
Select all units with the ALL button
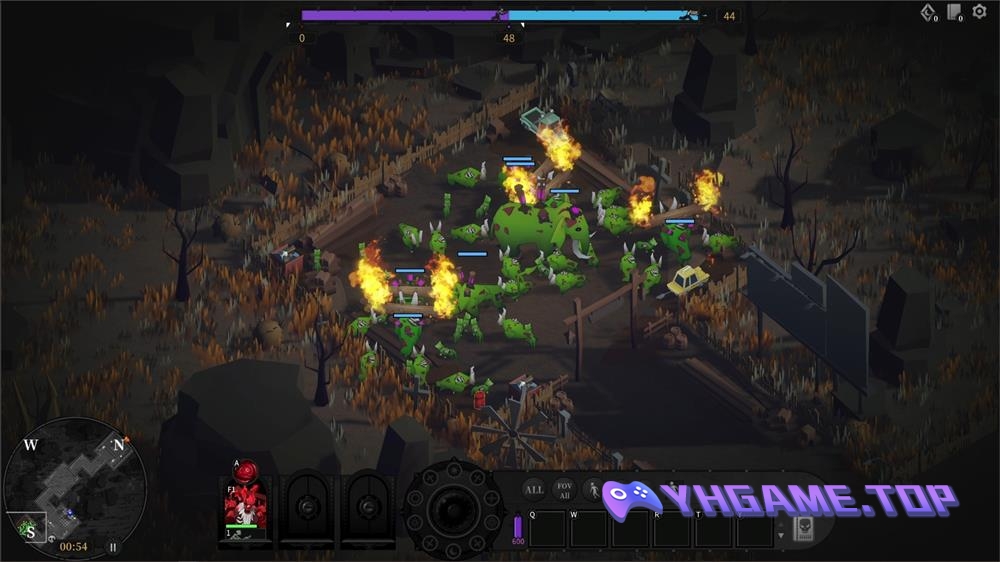[x=535, y=490]
